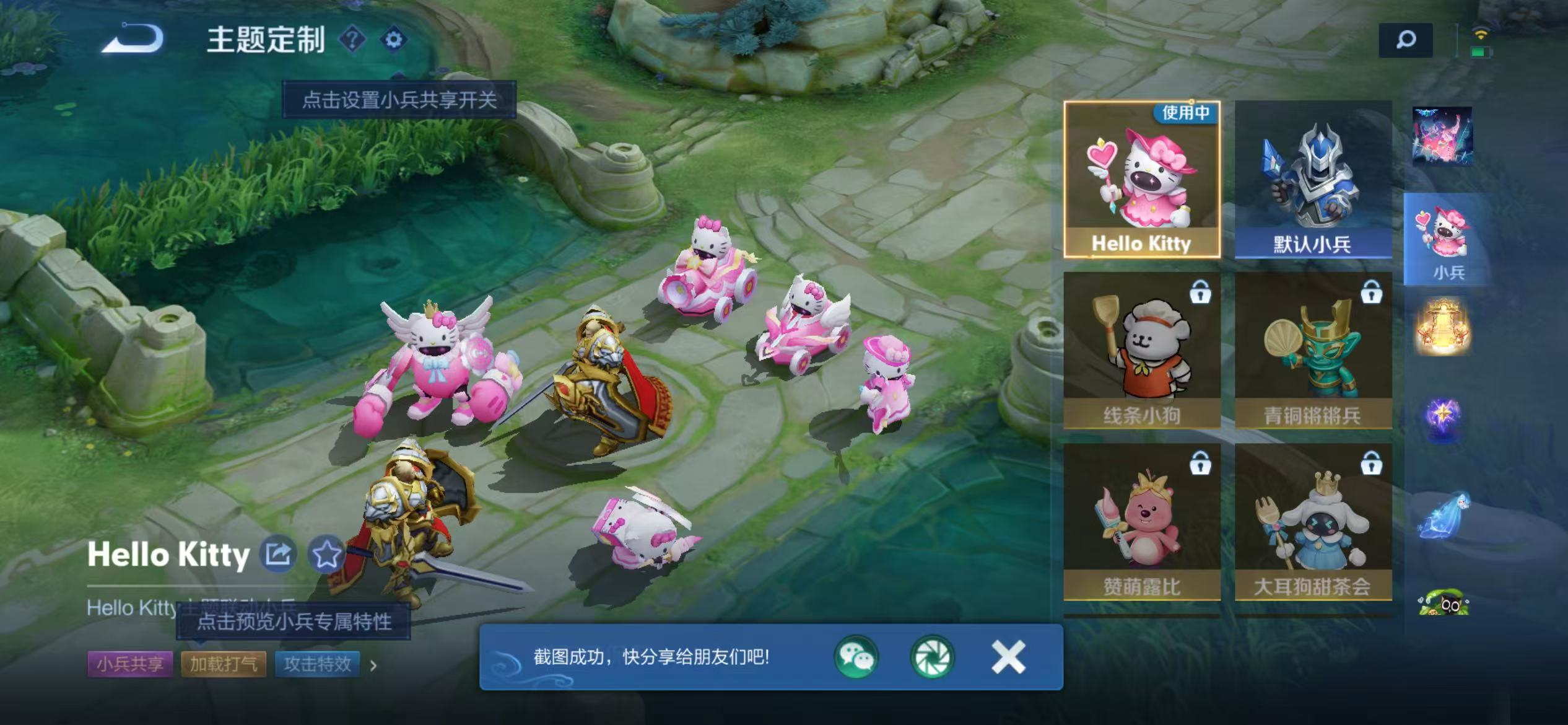Toggle 小兵共享 minion sharing
The width and height of the screenshot is (1568, 725).
129,663
